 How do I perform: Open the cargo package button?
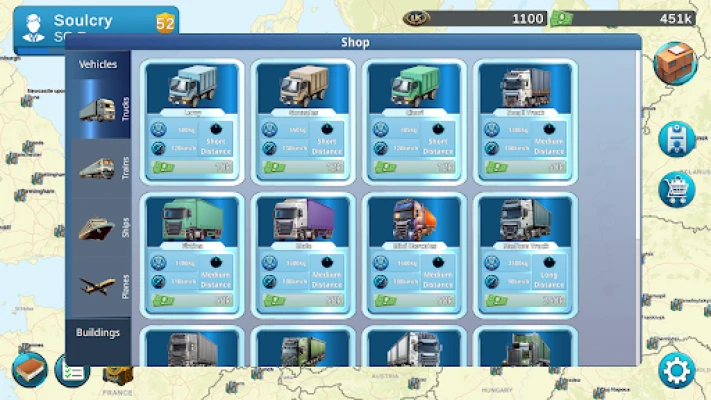tap(675, 62)
